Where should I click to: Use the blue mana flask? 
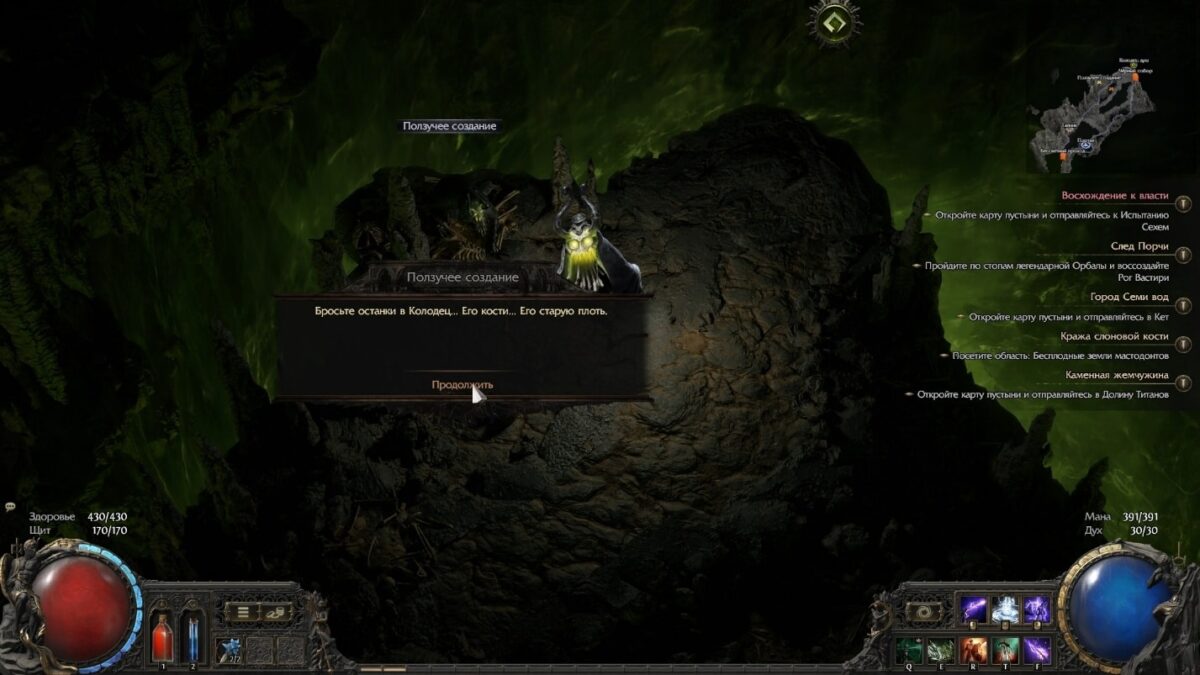pyautogui.click(x=193, y=637)
